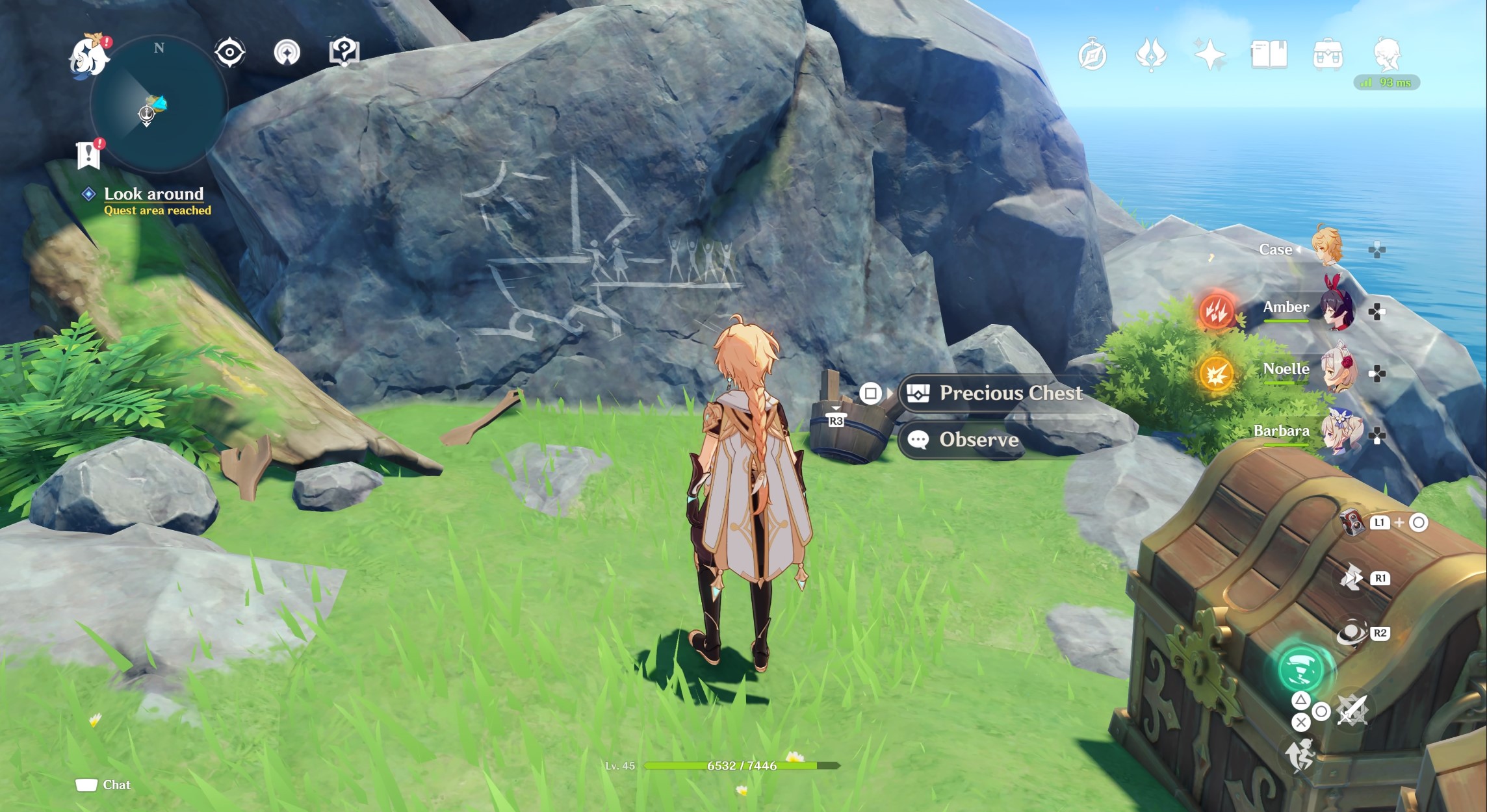Click the elemental burst ready indicator beside Noelle
This screenshot has height=812, width=1487.
tap(1216, 372)
